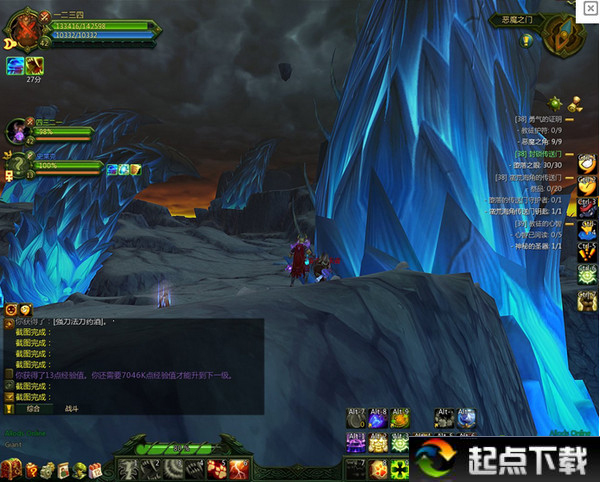Close the screenshot overlay with the X
The height and width of the screenshot is (482, 600).
pos(589,8)
